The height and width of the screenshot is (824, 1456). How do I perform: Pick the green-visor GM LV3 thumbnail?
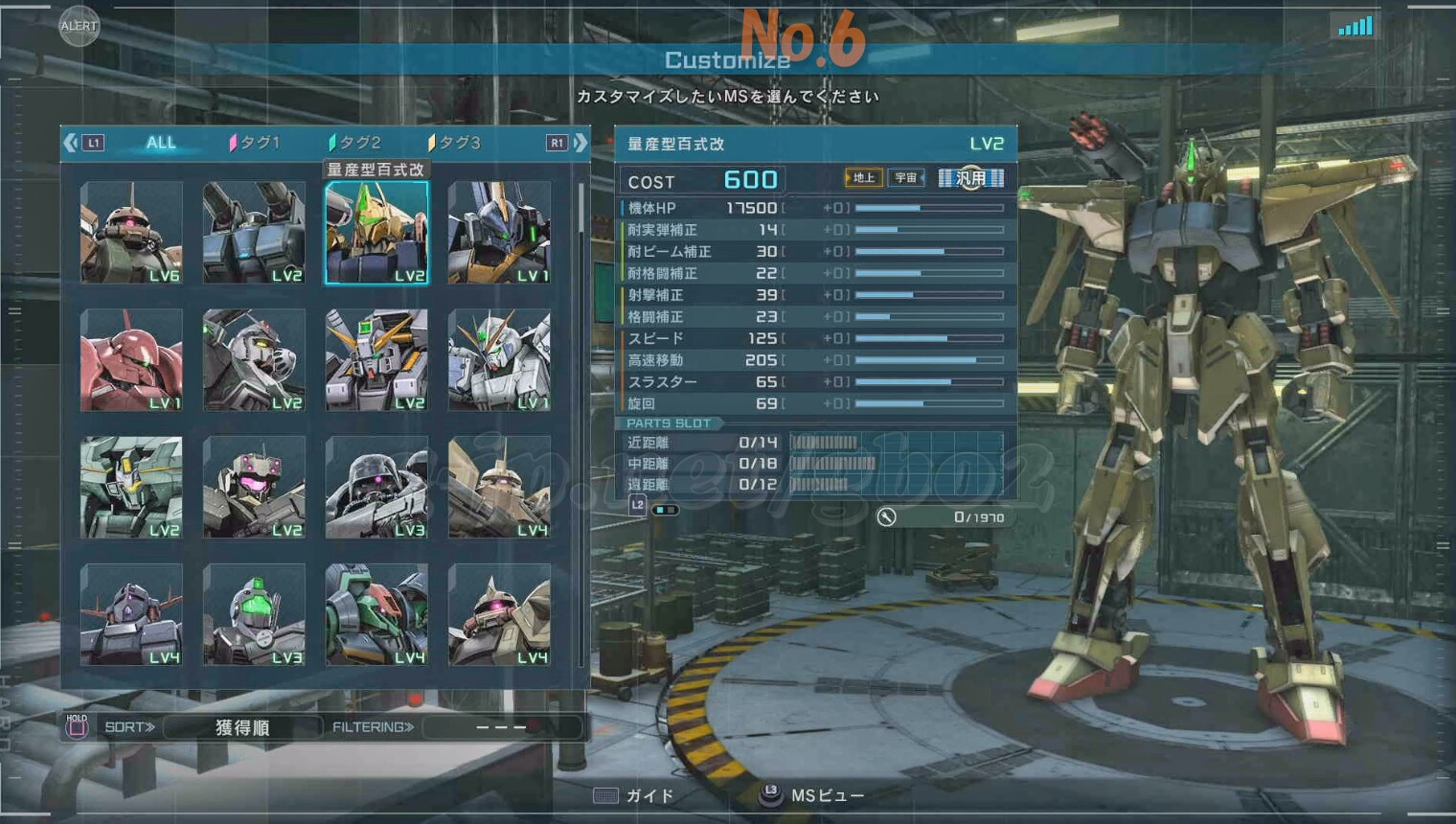click(254, 614)
